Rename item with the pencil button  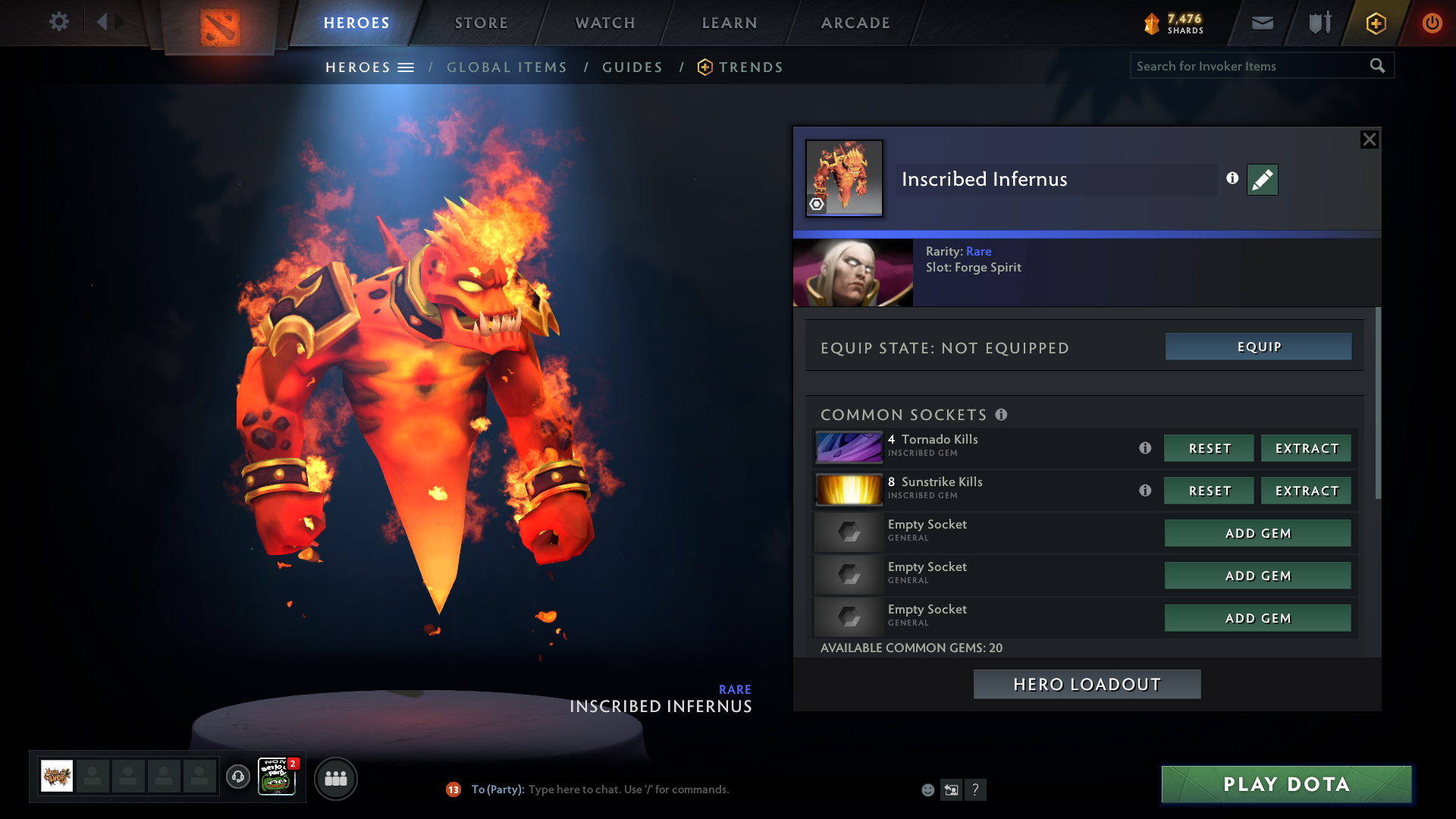point(1262,180)
